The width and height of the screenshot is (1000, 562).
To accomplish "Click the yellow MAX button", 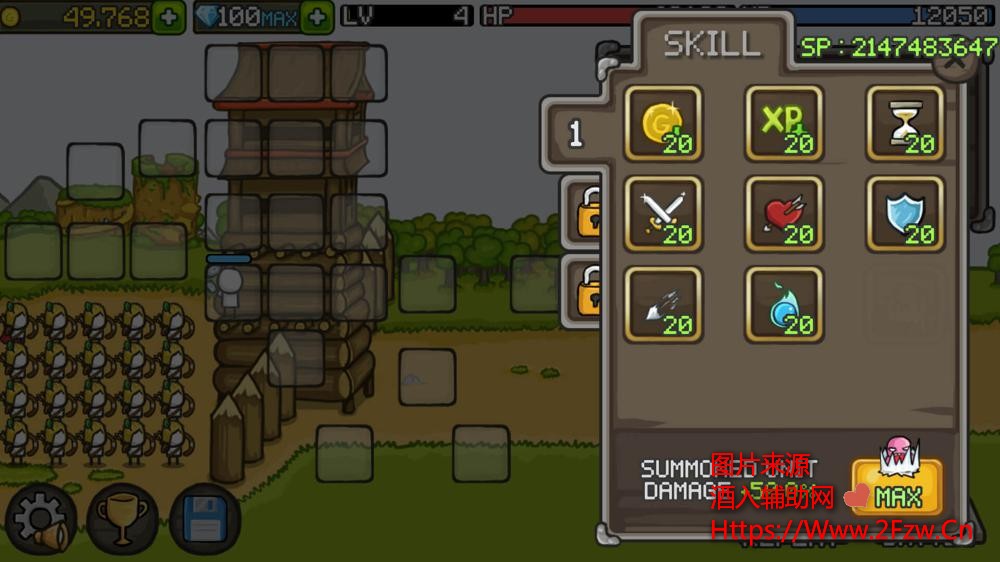I will coord(897,487).
